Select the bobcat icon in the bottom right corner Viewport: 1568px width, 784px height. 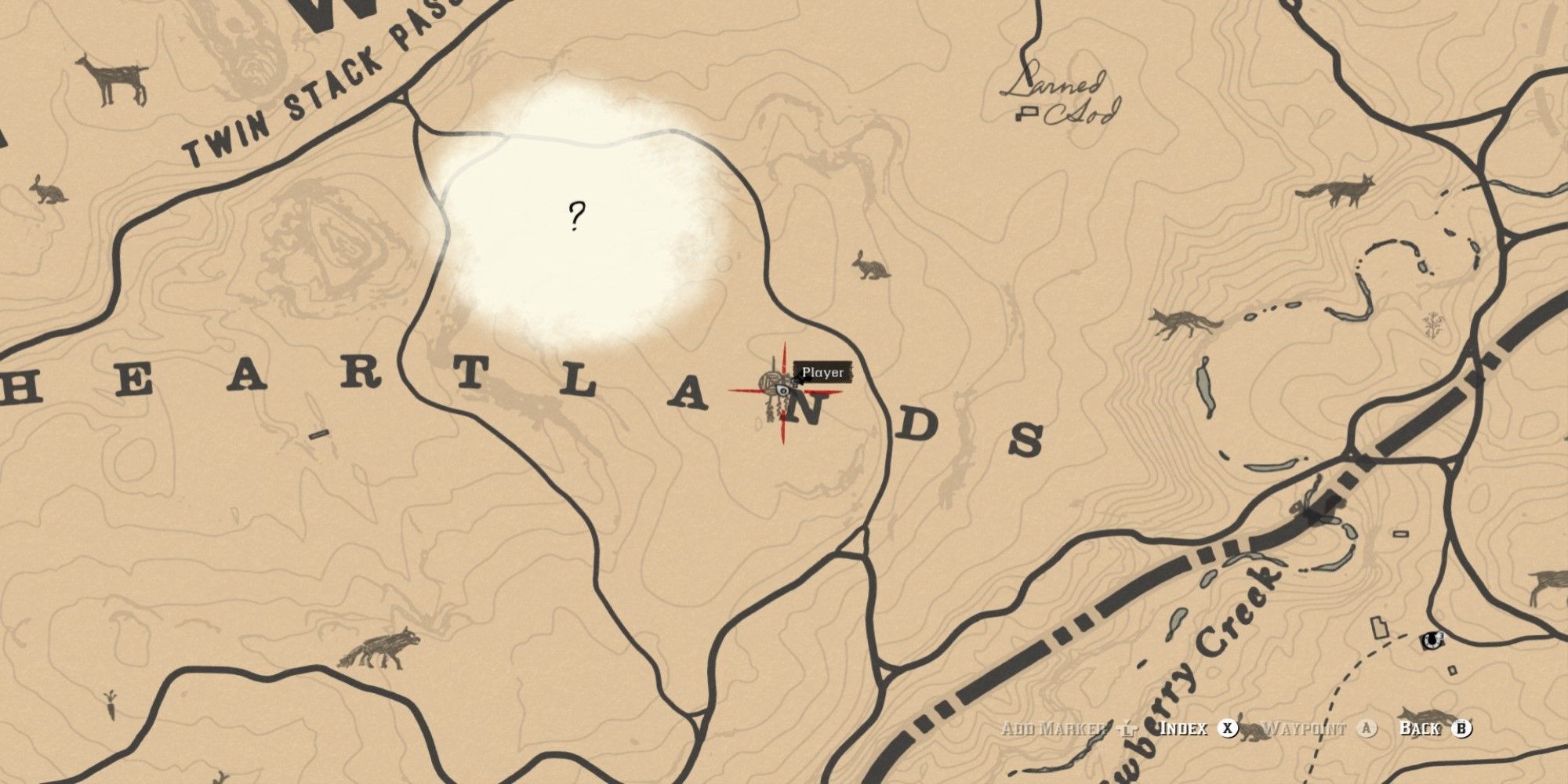click(x=1427, y=715)
